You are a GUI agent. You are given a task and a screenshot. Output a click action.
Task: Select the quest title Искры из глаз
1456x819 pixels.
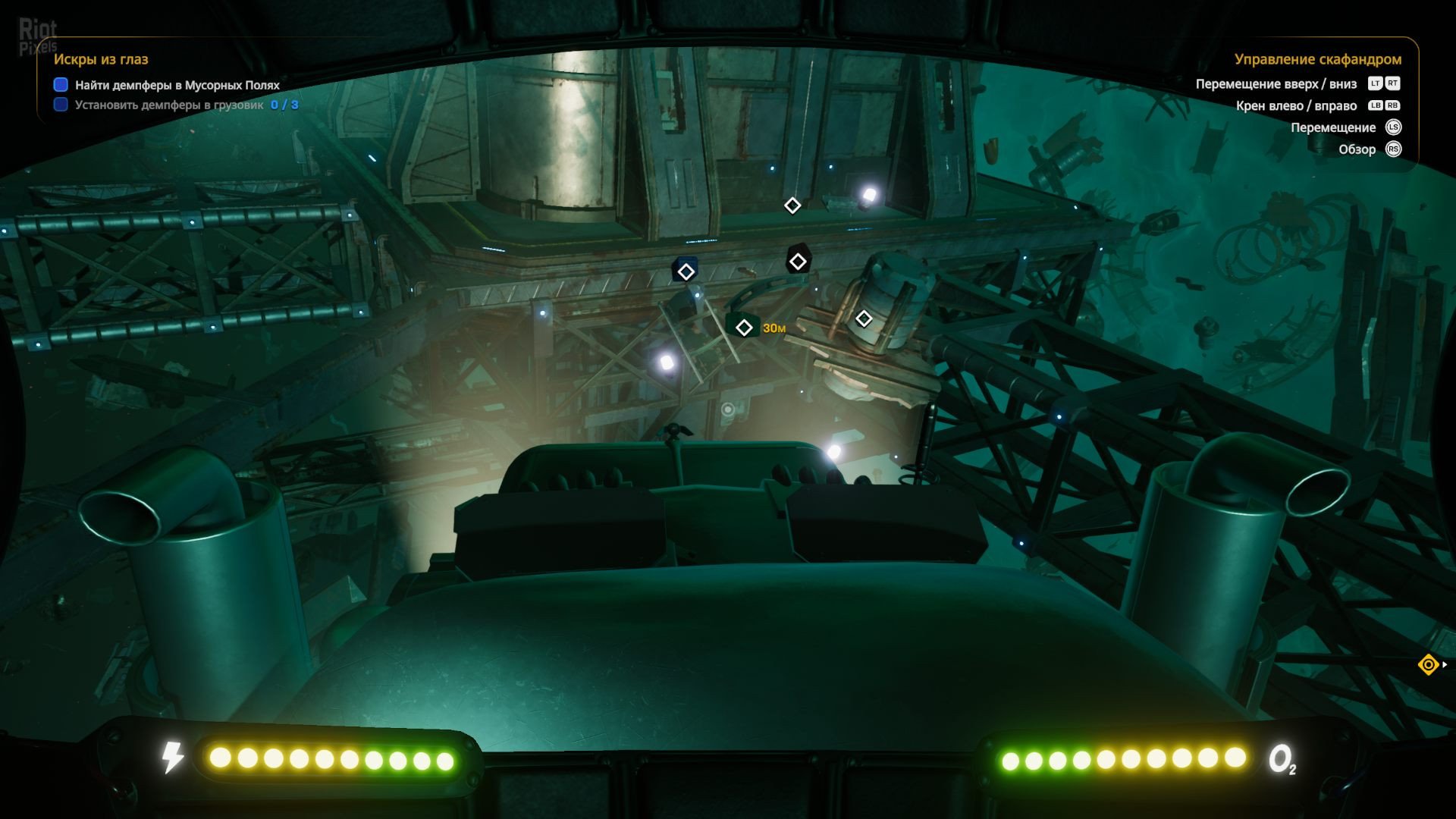click(x=101, y=59)
